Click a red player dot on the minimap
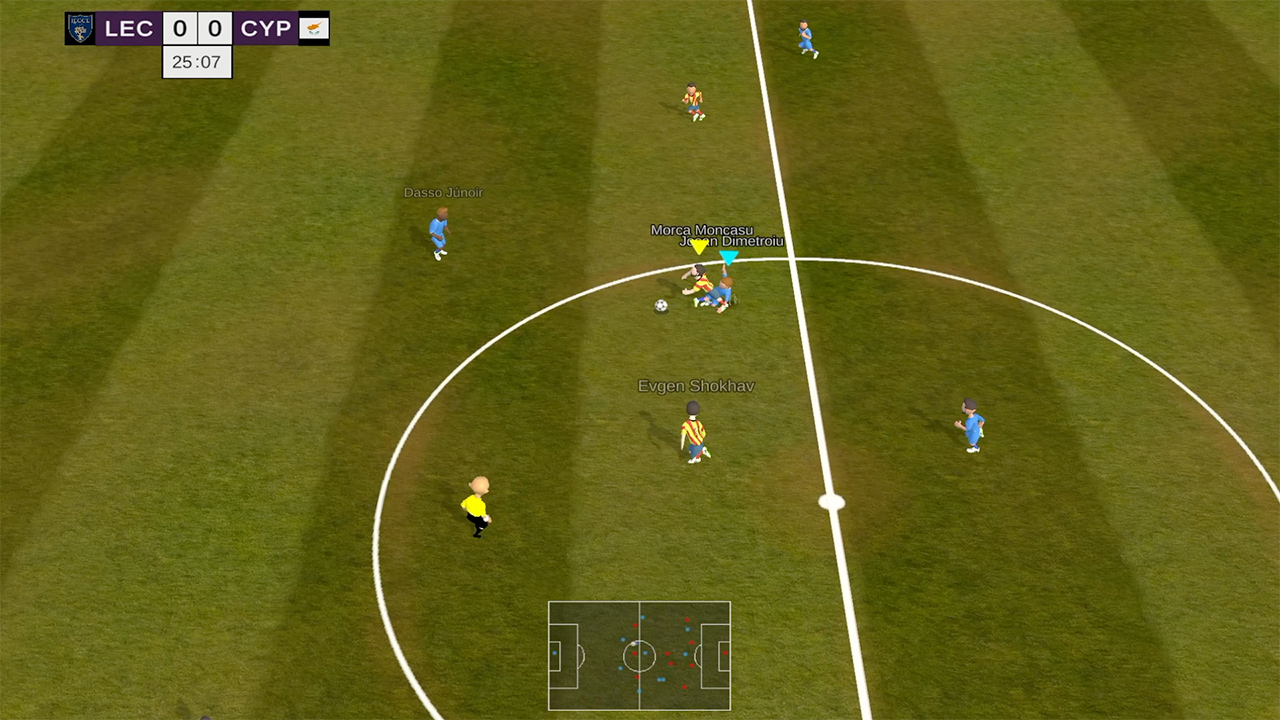This screenshot has width=1280, height=720. 635,653
